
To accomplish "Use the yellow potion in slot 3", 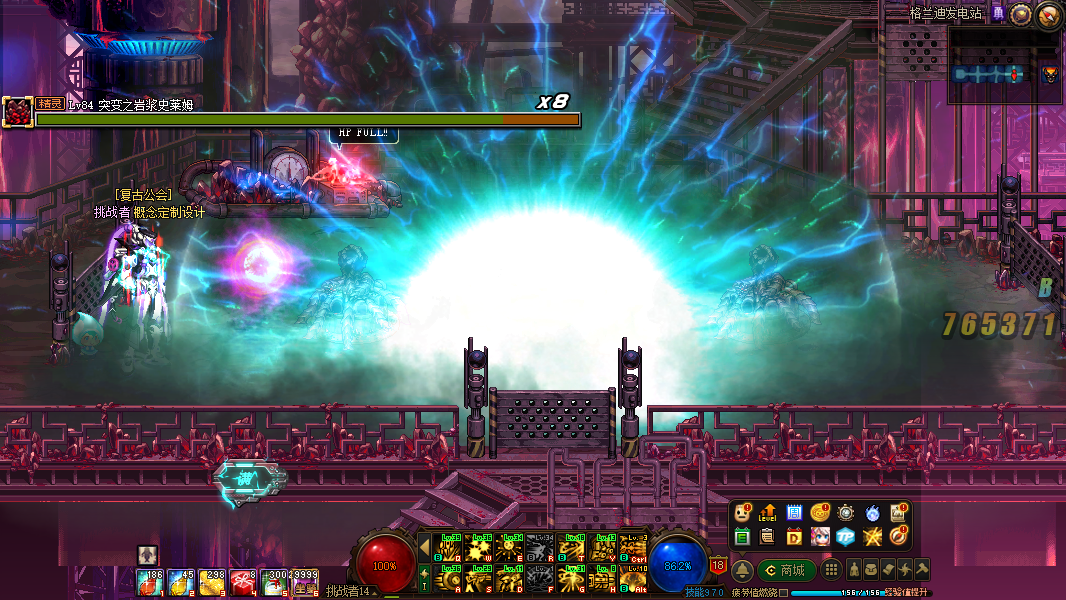I will coord(212,582).
